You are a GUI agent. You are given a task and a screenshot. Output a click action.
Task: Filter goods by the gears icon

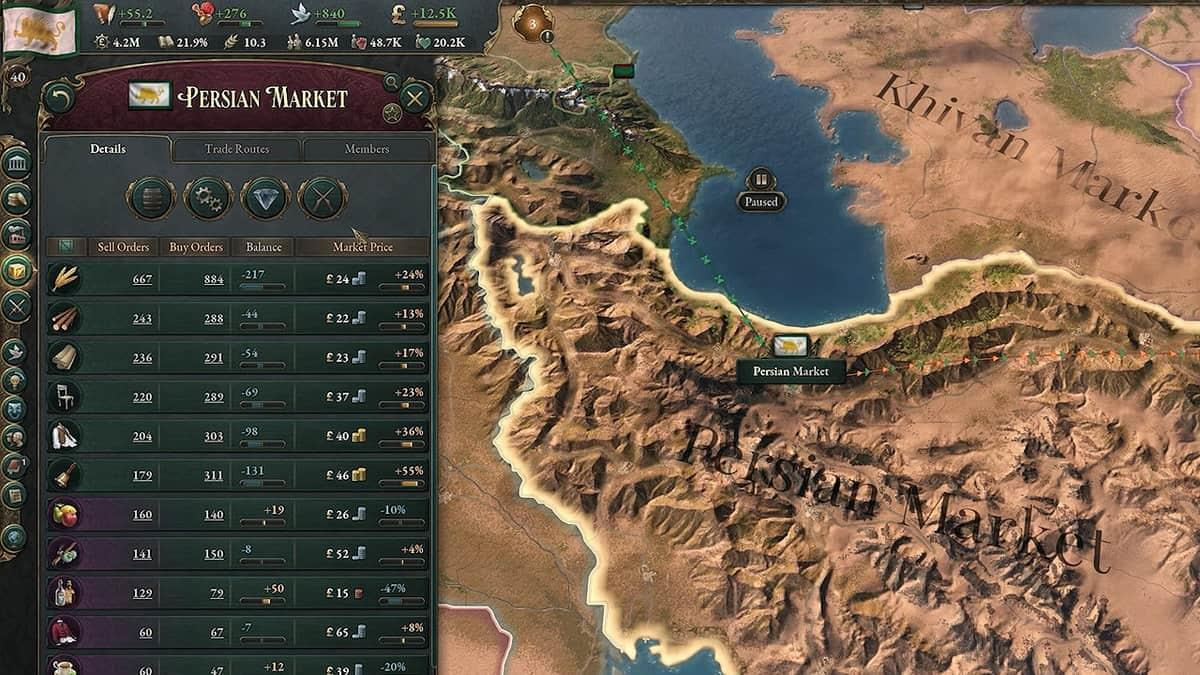[x=208, y=197]
